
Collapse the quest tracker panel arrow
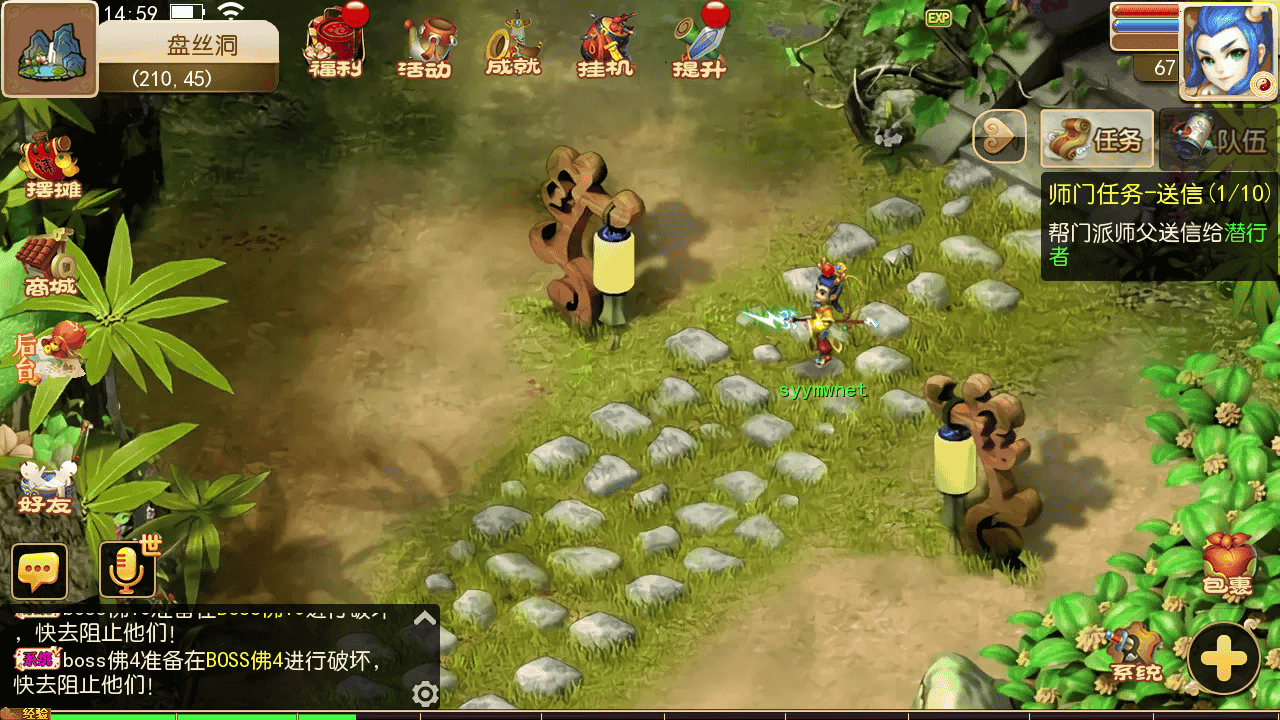(1000, 137)
